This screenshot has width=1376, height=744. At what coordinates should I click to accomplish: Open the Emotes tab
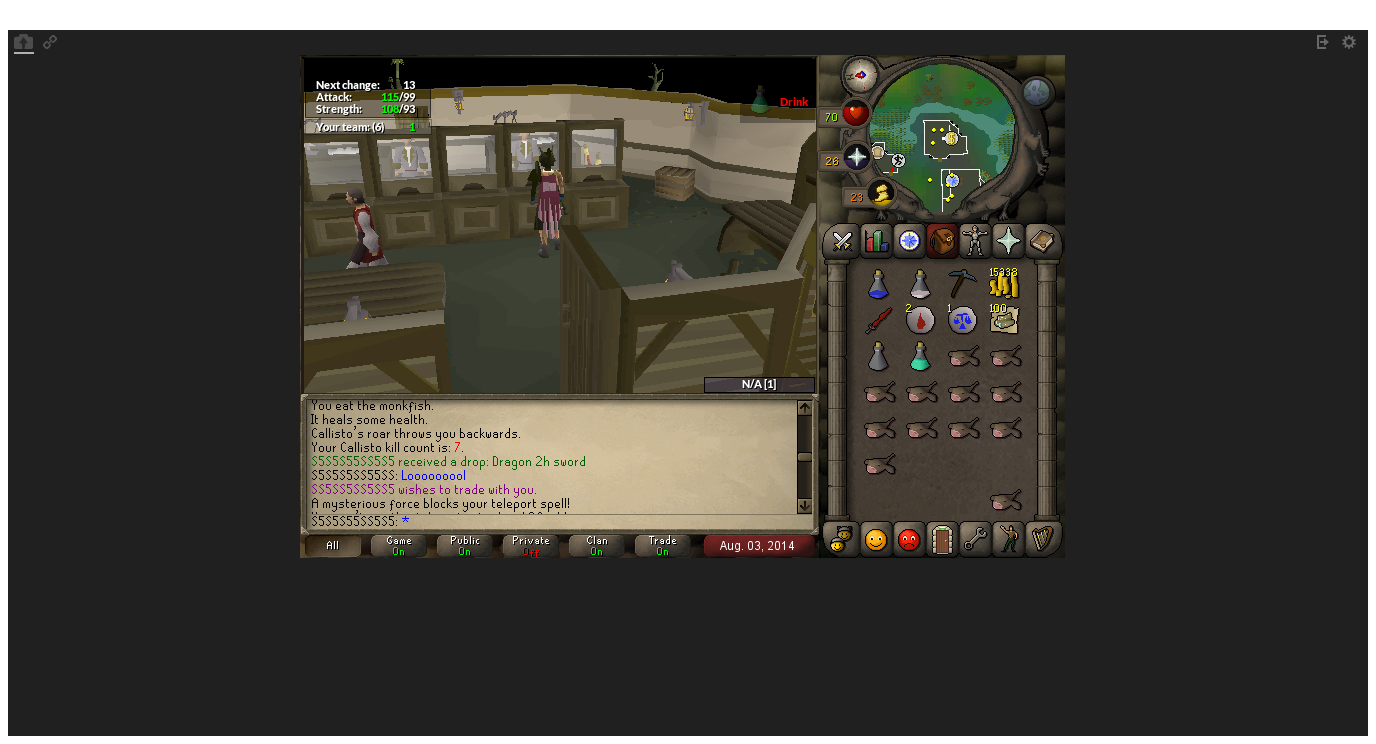click(1008, 540)
